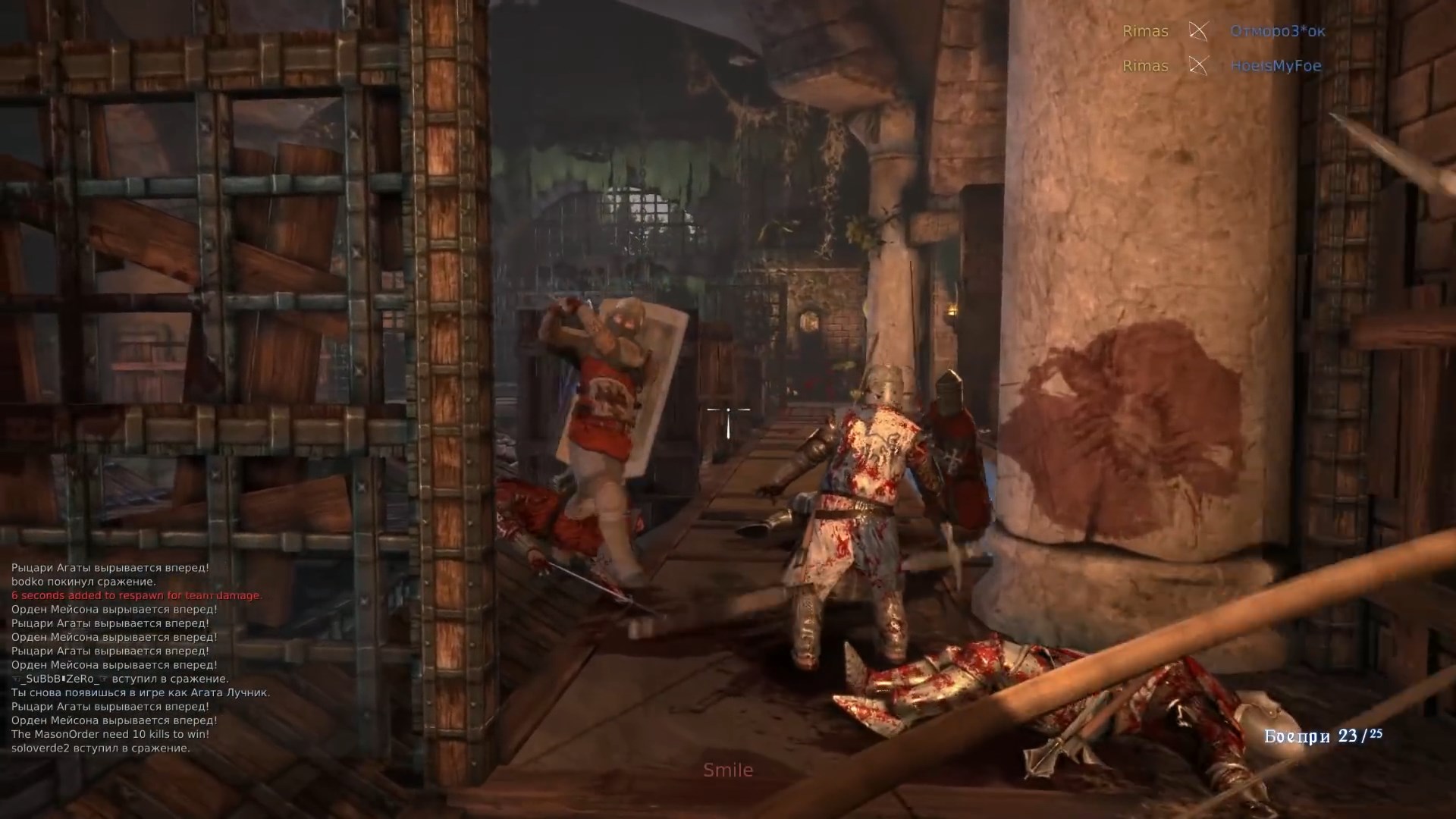Click the topmost Рыцари Агаты chat message
The width and height of the screenshot is (1456, 819).
110,567
